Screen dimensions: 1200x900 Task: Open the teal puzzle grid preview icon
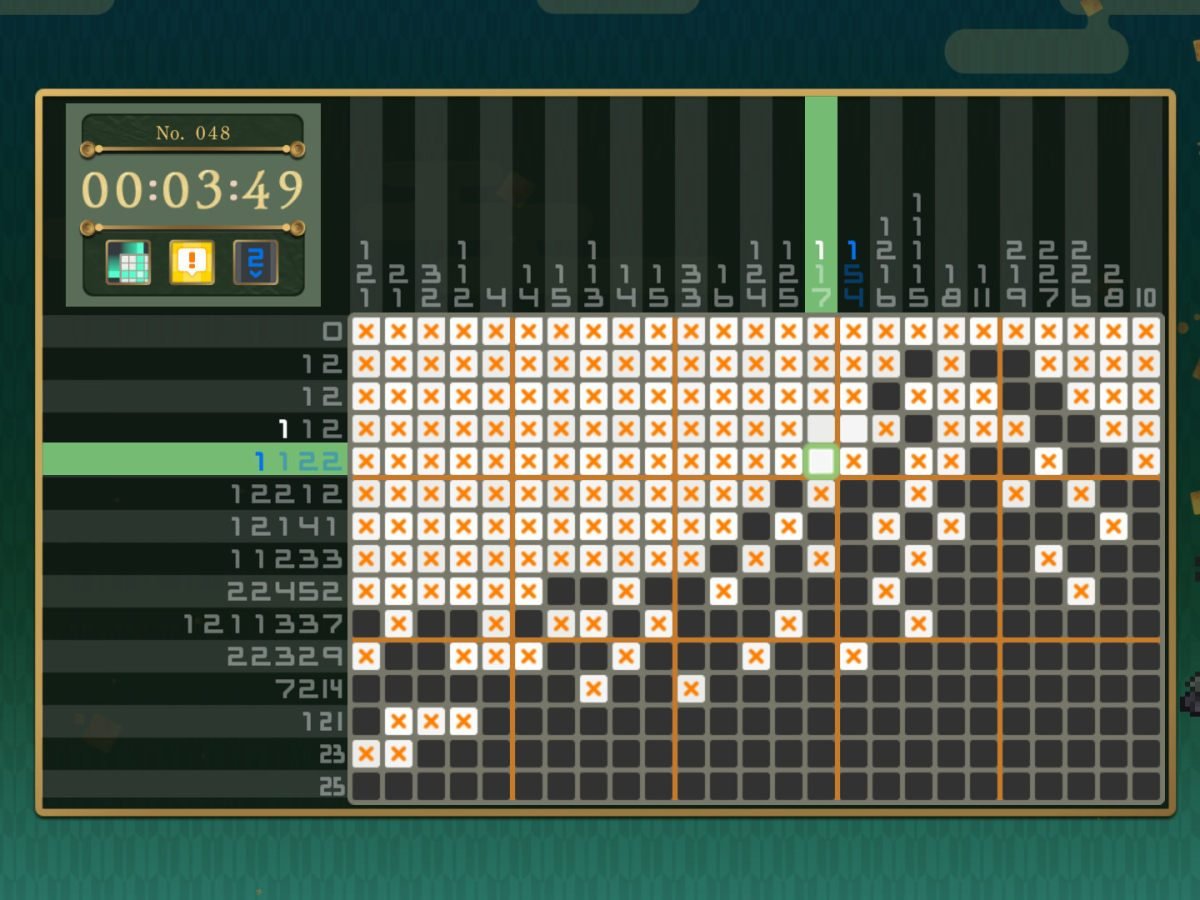point(129,262)
